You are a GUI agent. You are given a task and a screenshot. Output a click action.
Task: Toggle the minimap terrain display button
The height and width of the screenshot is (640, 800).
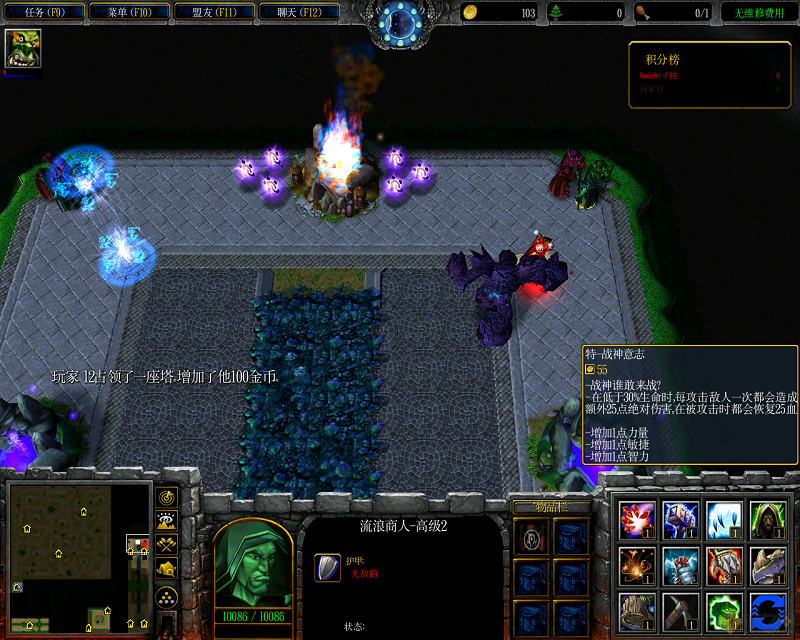167,521
